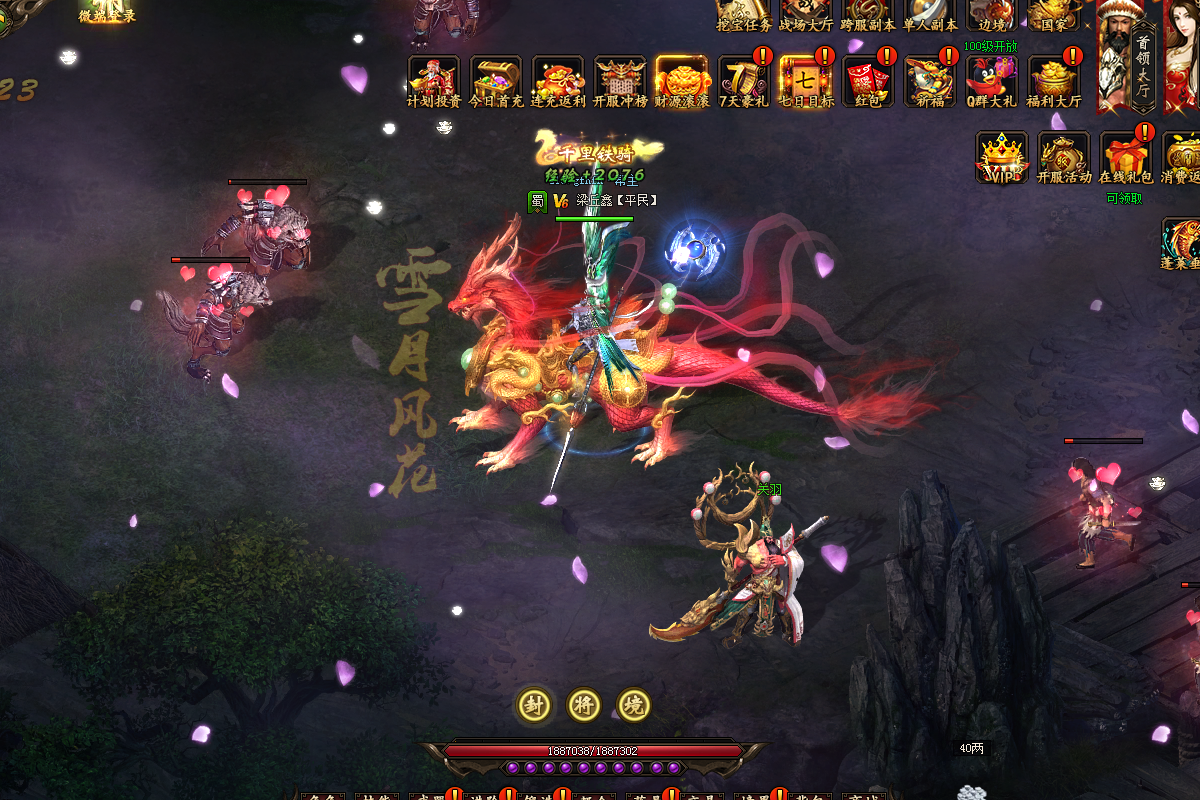The image size is (1200, 800).
Task: Open the 跨服副本 cross-server dungeon
Action: tap(868, 15)
